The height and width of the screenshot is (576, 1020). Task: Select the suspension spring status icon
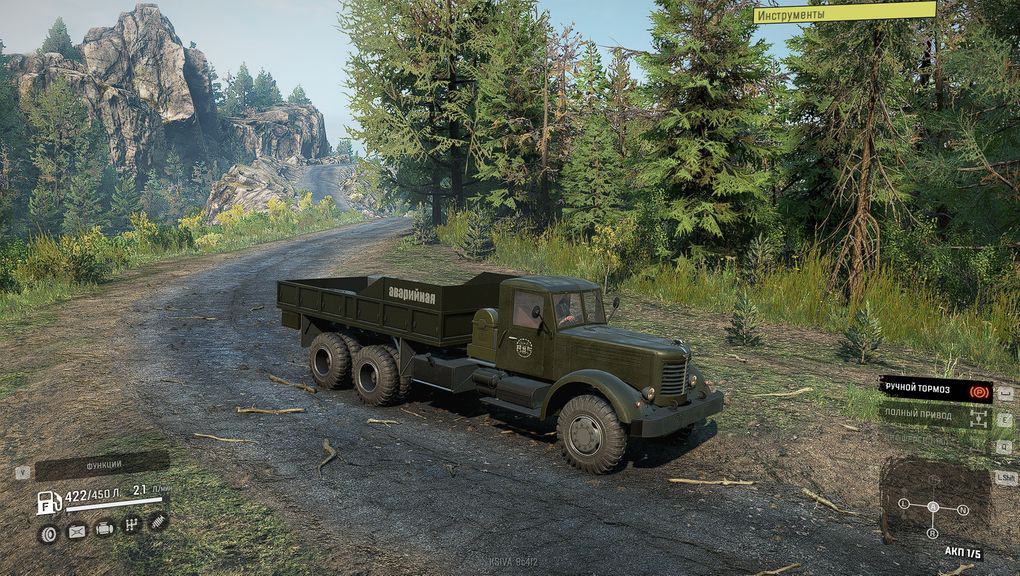click(158, 520)
